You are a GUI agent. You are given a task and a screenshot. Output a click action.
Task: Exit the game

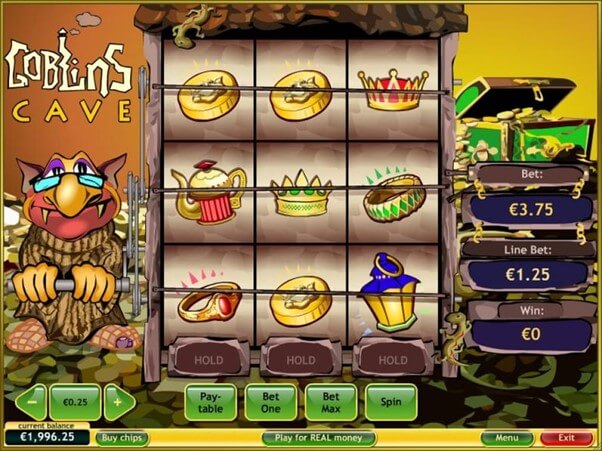tap(566, 438)
